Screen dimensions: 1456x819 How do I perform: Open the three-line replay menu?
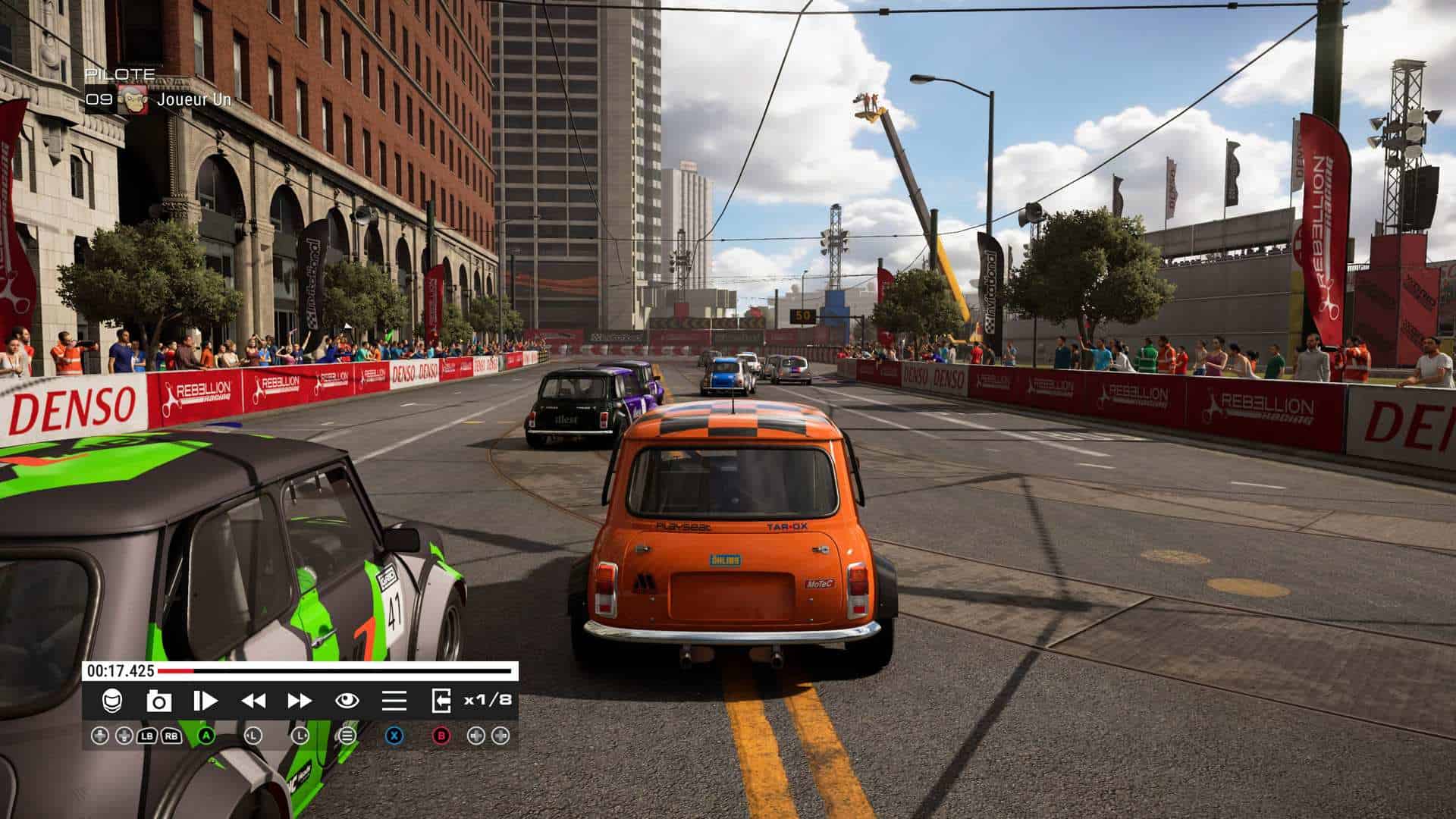click(x=394, y=701)
